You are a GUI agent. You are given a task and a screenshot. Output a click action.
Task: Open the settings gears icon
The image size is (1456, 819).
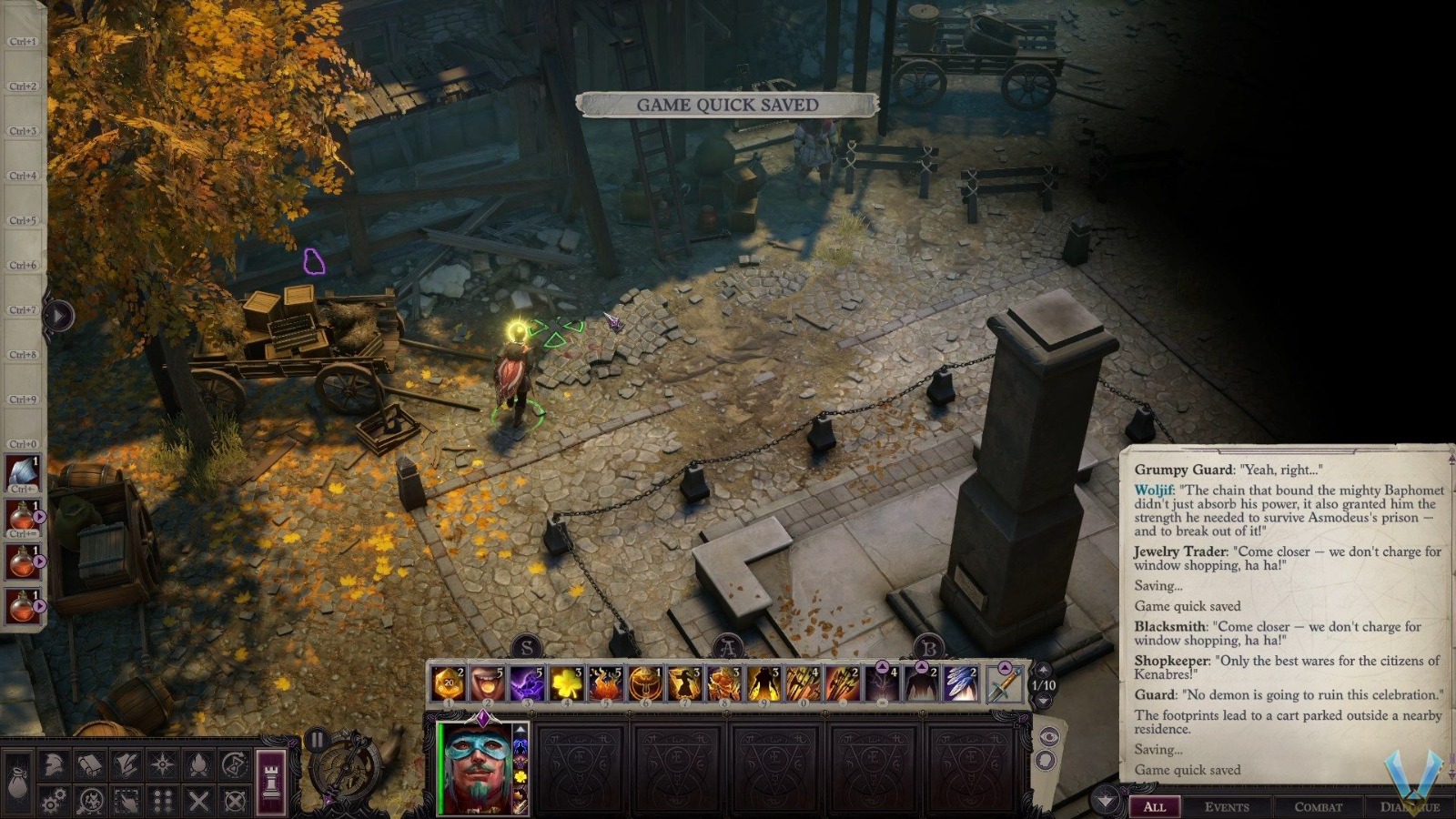pyautogui.click(x=53, y=800)
